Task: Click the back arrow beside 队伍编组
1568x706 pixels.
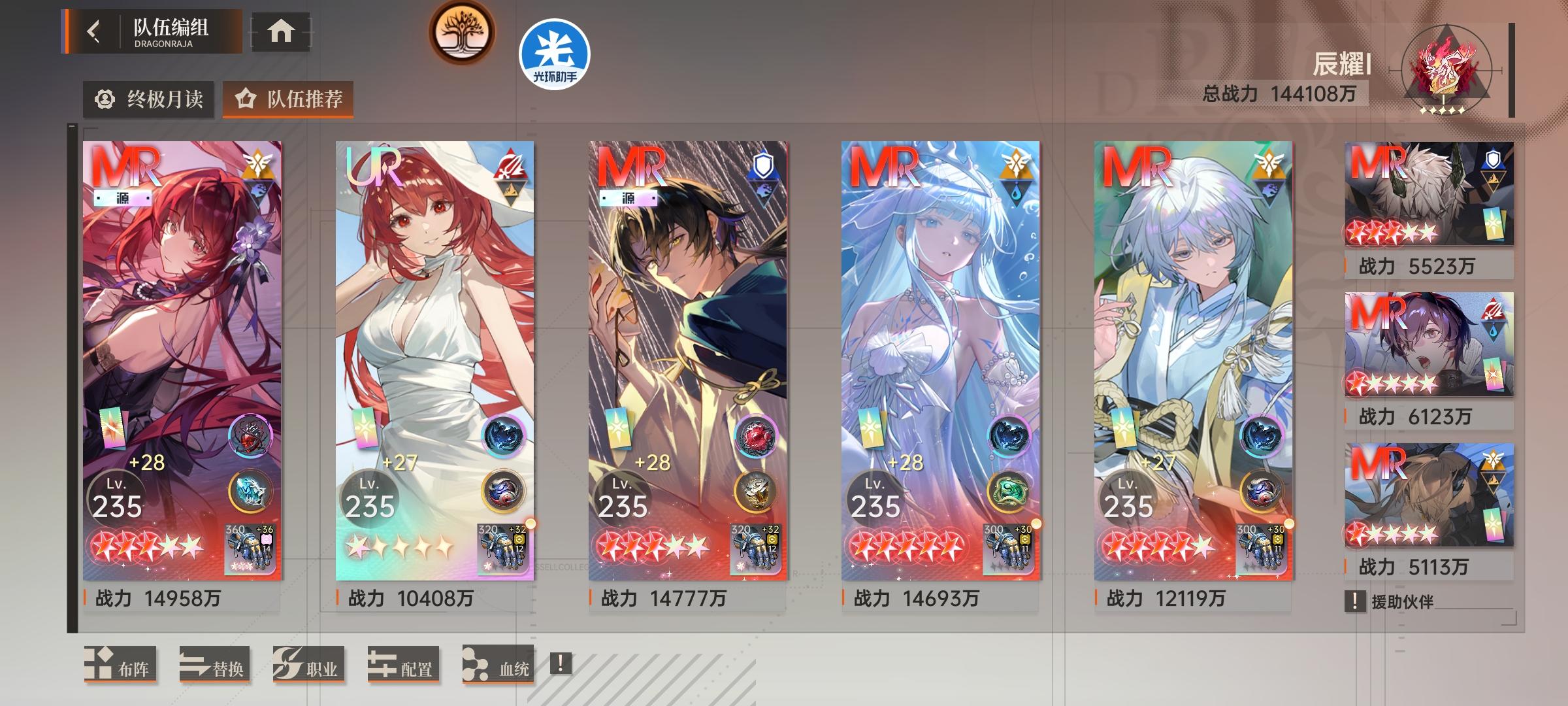Action: click(x=91, y=29)
